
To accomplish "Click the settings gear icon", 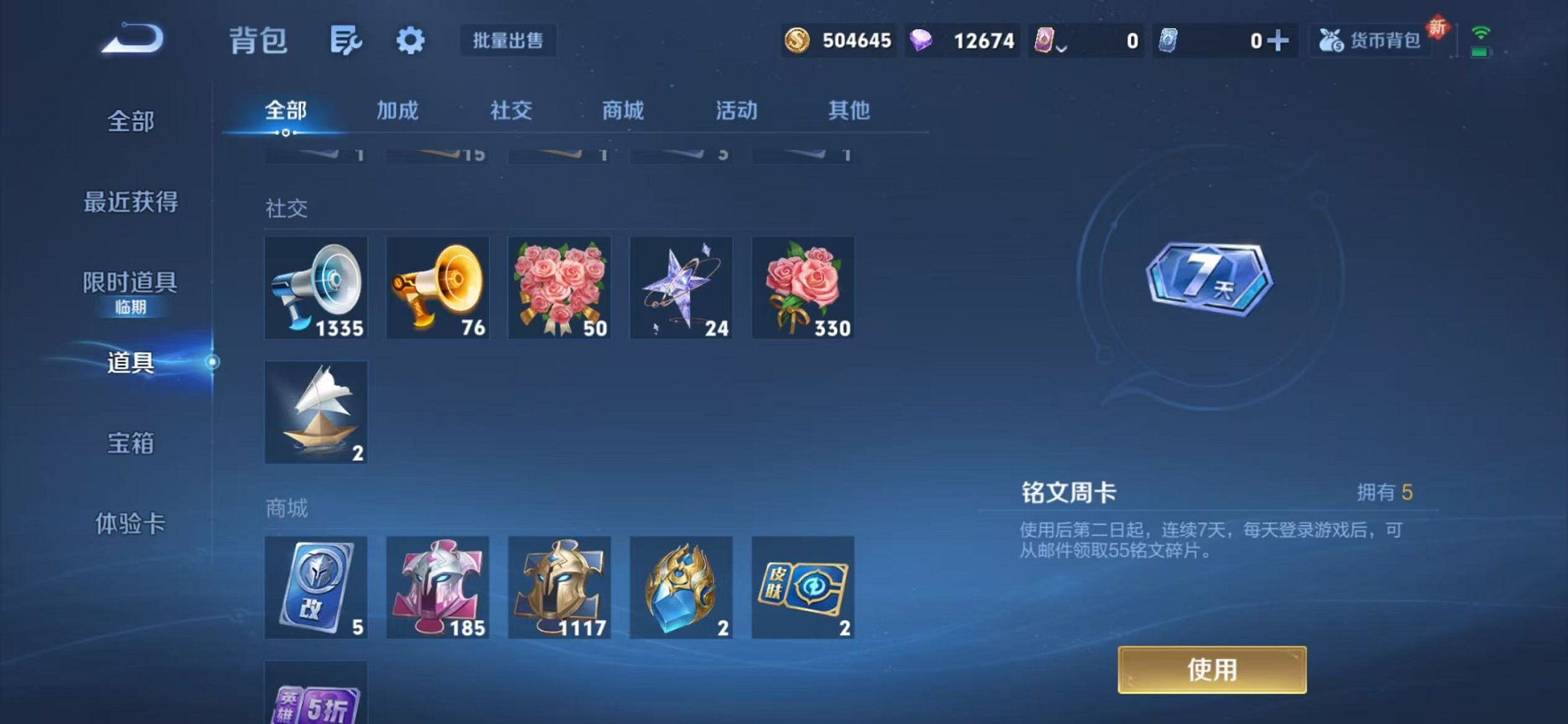I will 410,42.
